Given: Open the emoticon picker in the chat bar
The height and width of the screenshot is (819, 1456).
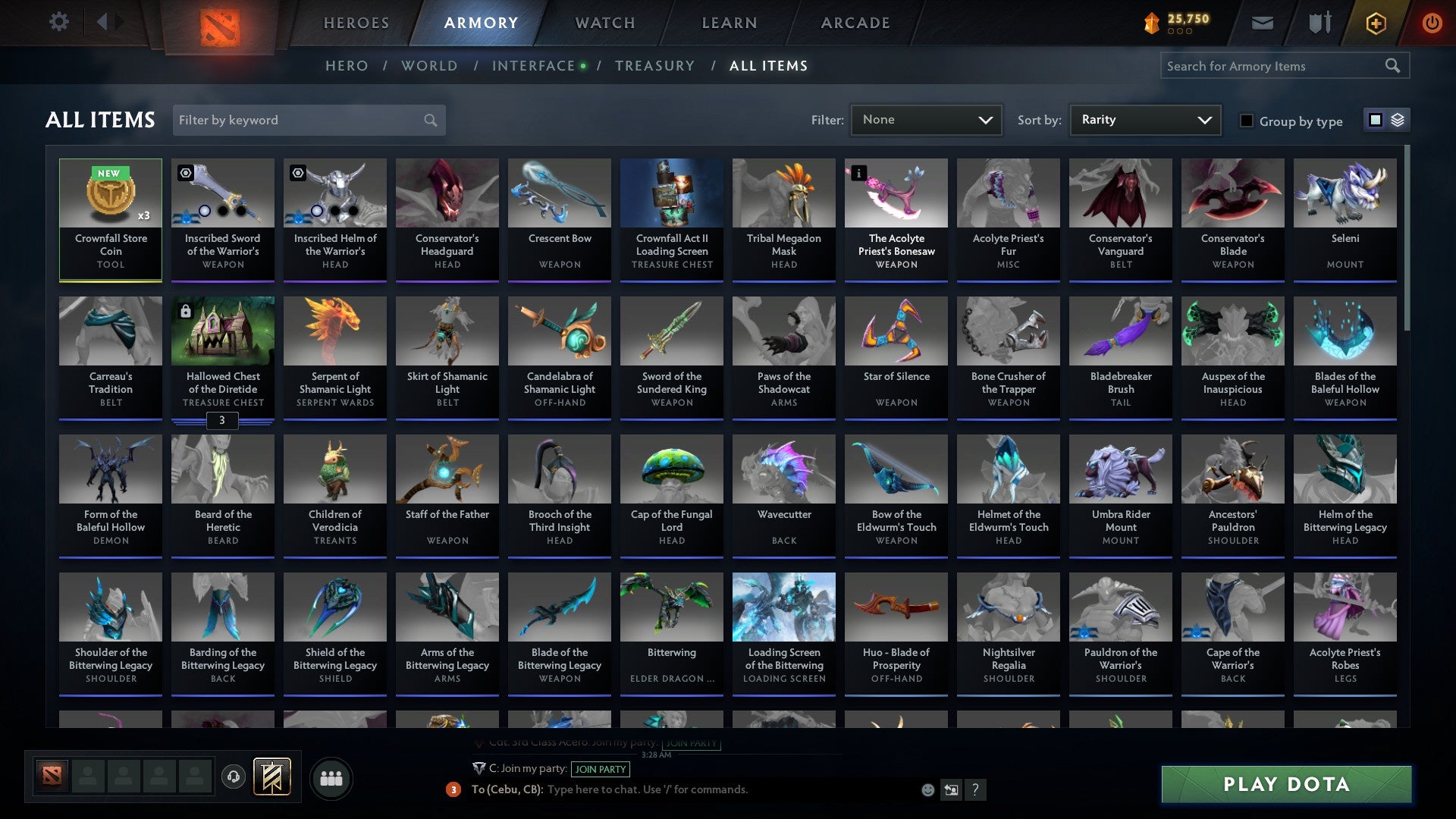Looking at the screenshot, I should point(927,789).
